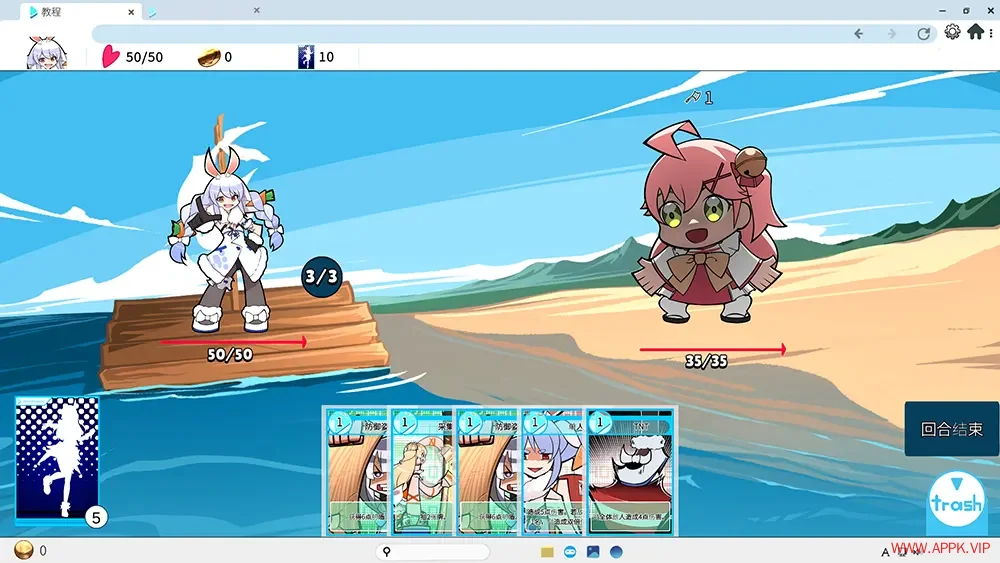The image size is (1000, 563).
Task: Switch to the second browser tab
Action: click(200, 11)
